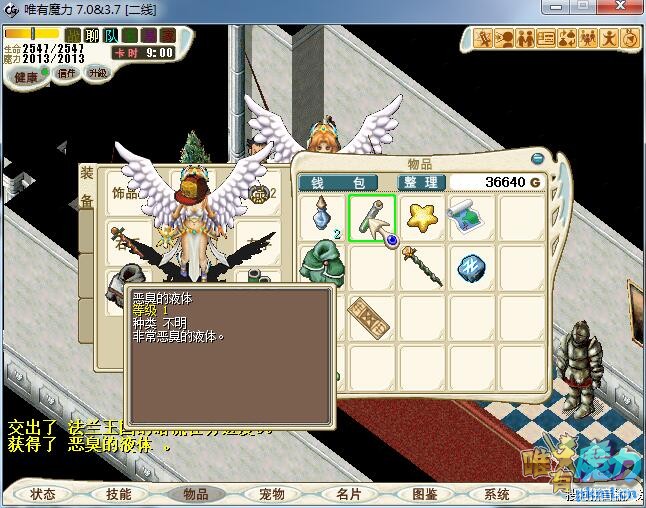This screenshot has height=508, width=646.
Task: Open the 名片 name card menu
Action: point(348,494)
